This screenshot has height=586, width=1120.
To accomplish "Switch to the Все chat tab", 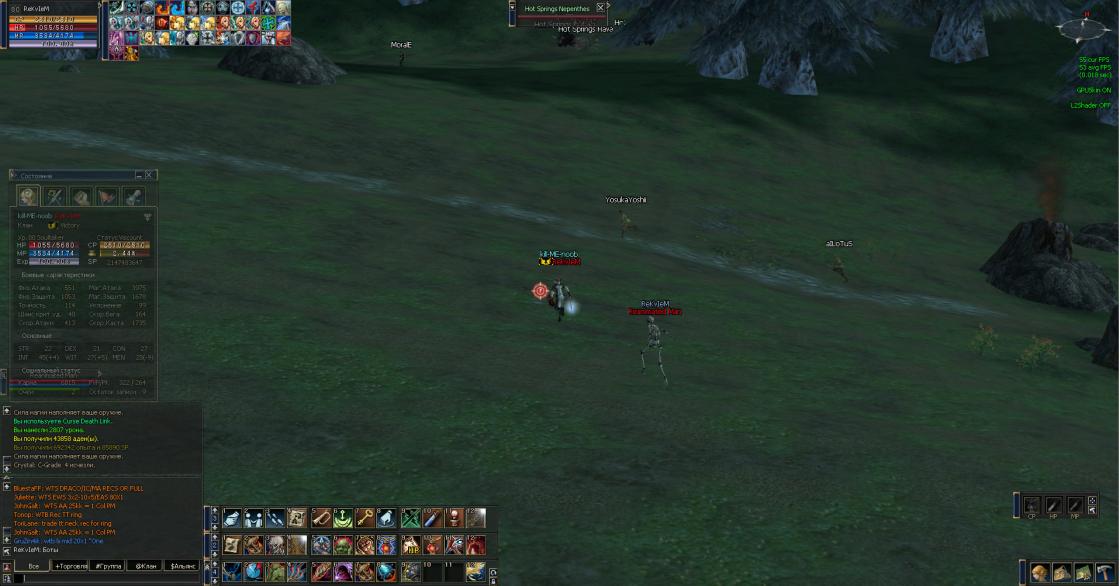I will [x=33, y=566].
